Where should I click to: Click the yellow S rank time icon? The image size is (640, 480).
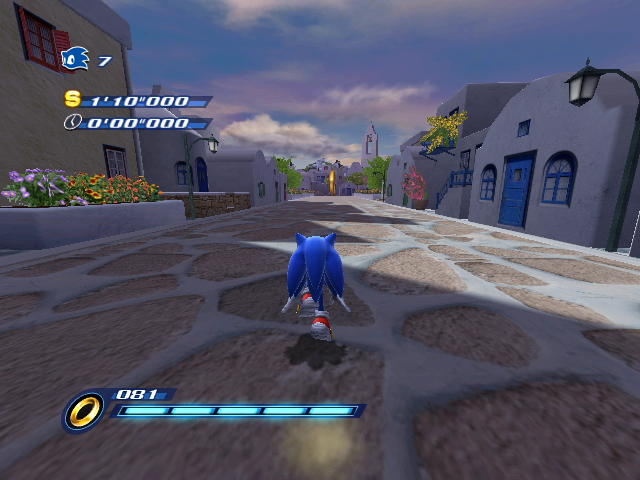72,99
